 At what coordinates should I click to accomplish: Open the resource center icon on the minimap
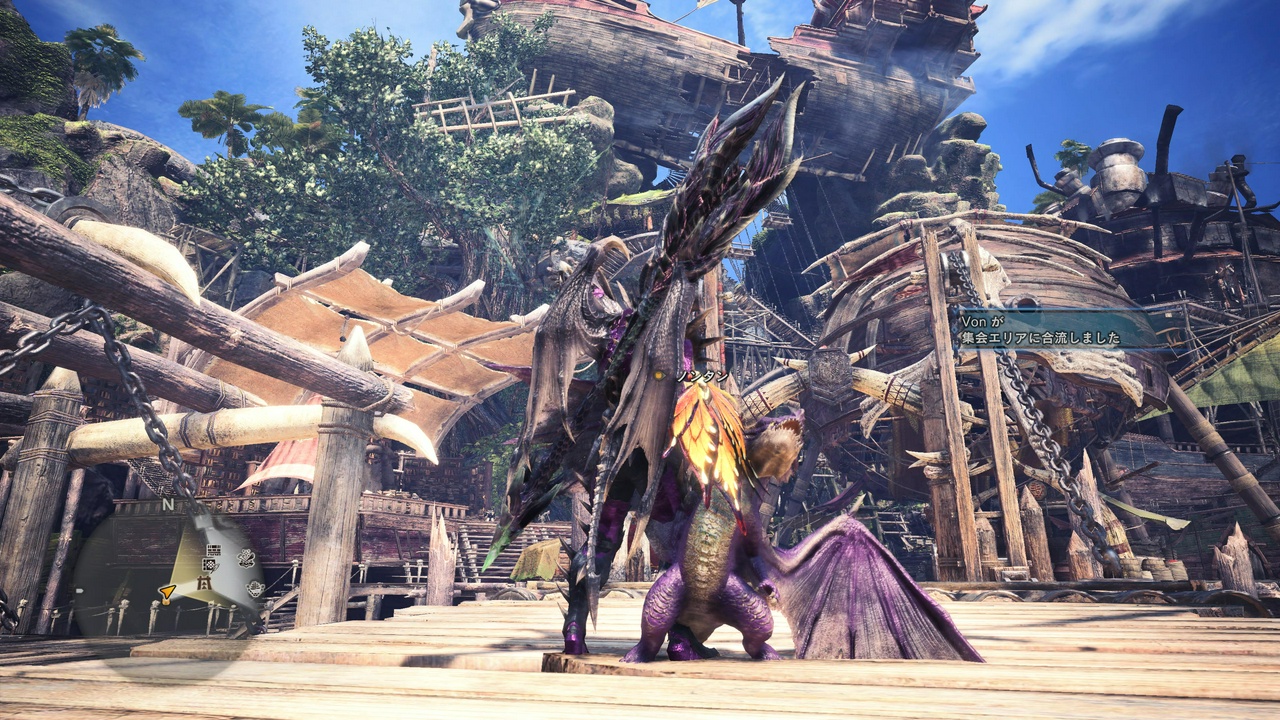coord(209,565)
